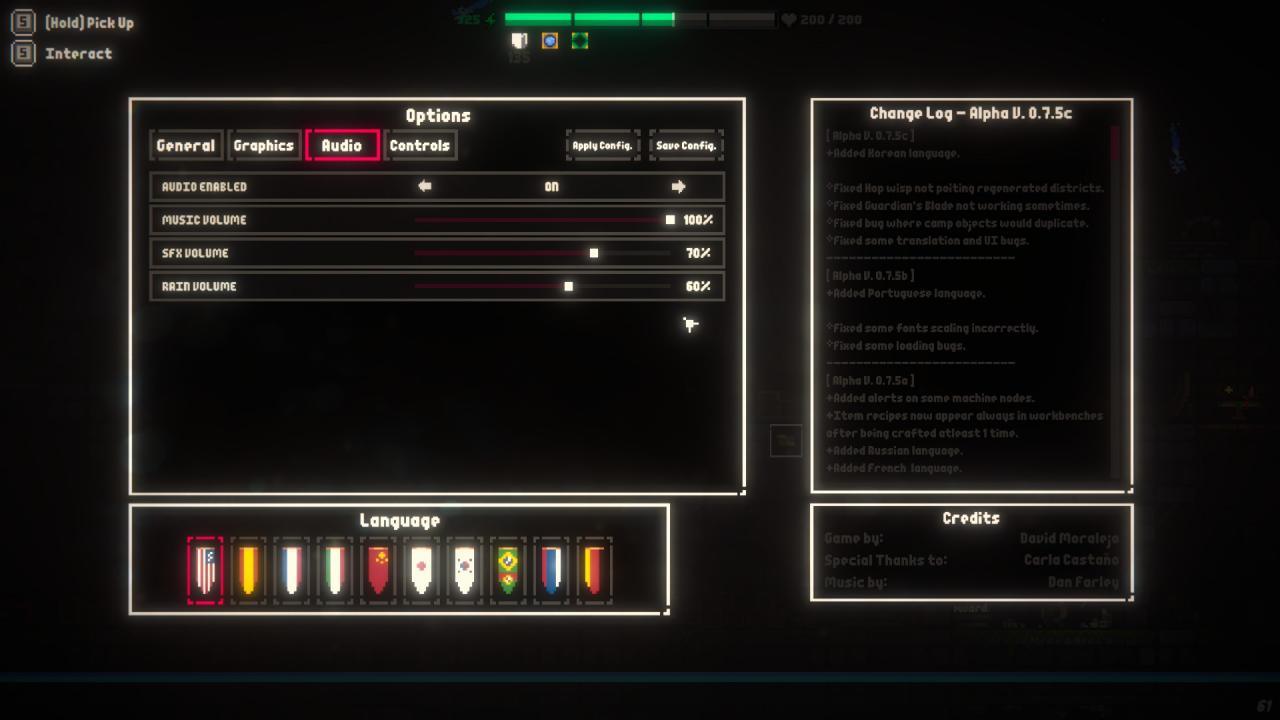This screenshot has height=720, width=1280.
Task: Click the right arrow for Audio Enabled
Action: click(x=678, y=186)
